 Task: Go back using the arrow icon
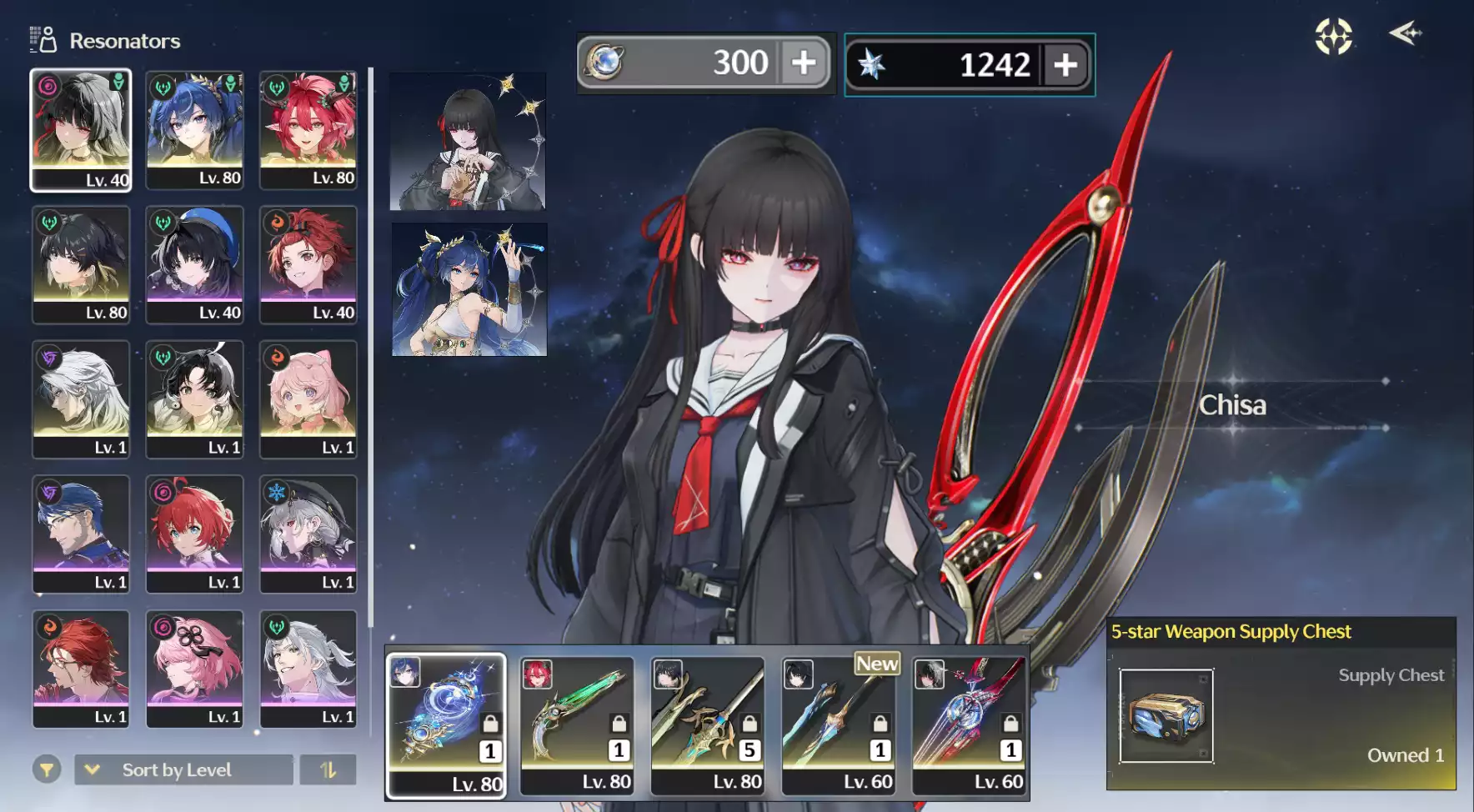click(1405, 34)
